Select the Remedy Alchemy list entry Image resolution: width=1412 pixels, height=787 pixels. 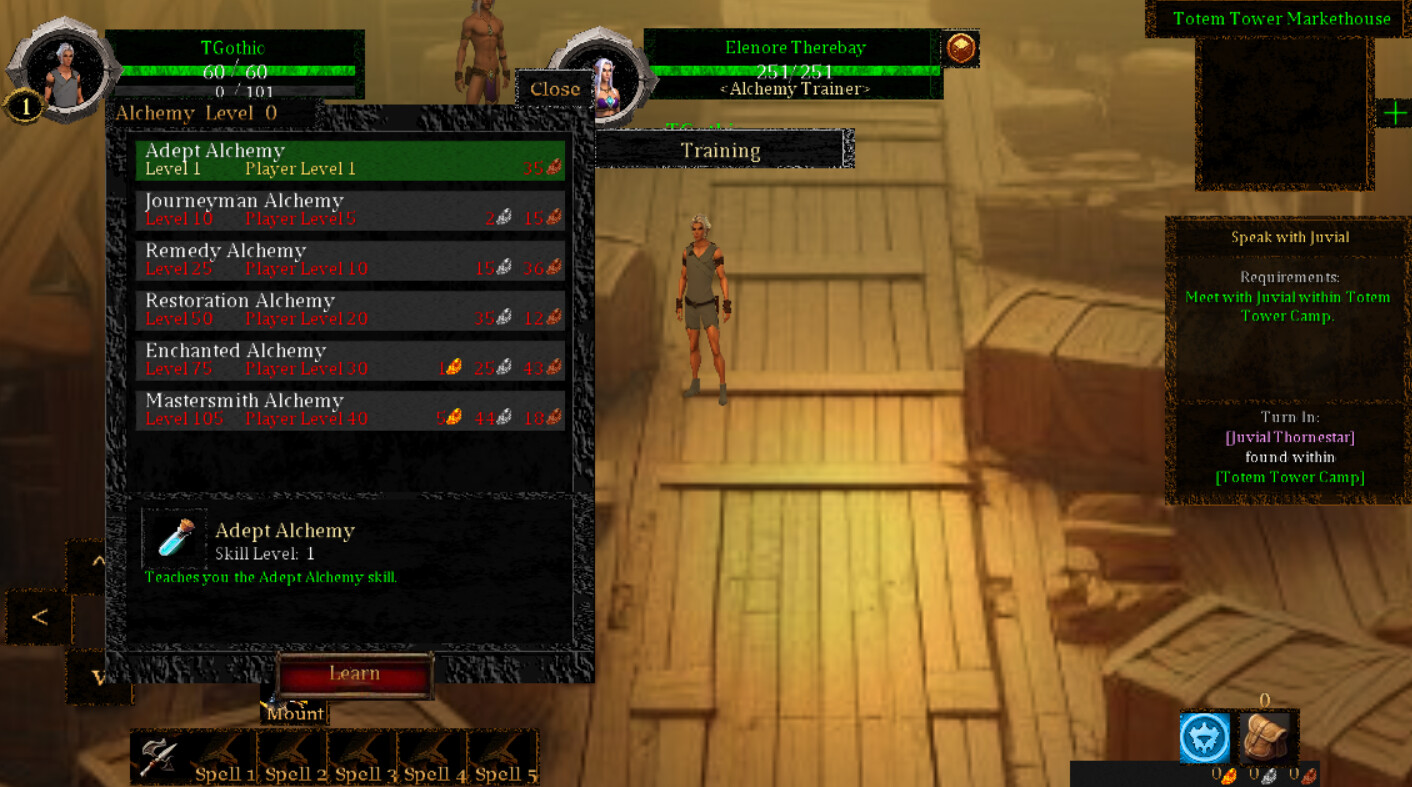tap(349, 258)
